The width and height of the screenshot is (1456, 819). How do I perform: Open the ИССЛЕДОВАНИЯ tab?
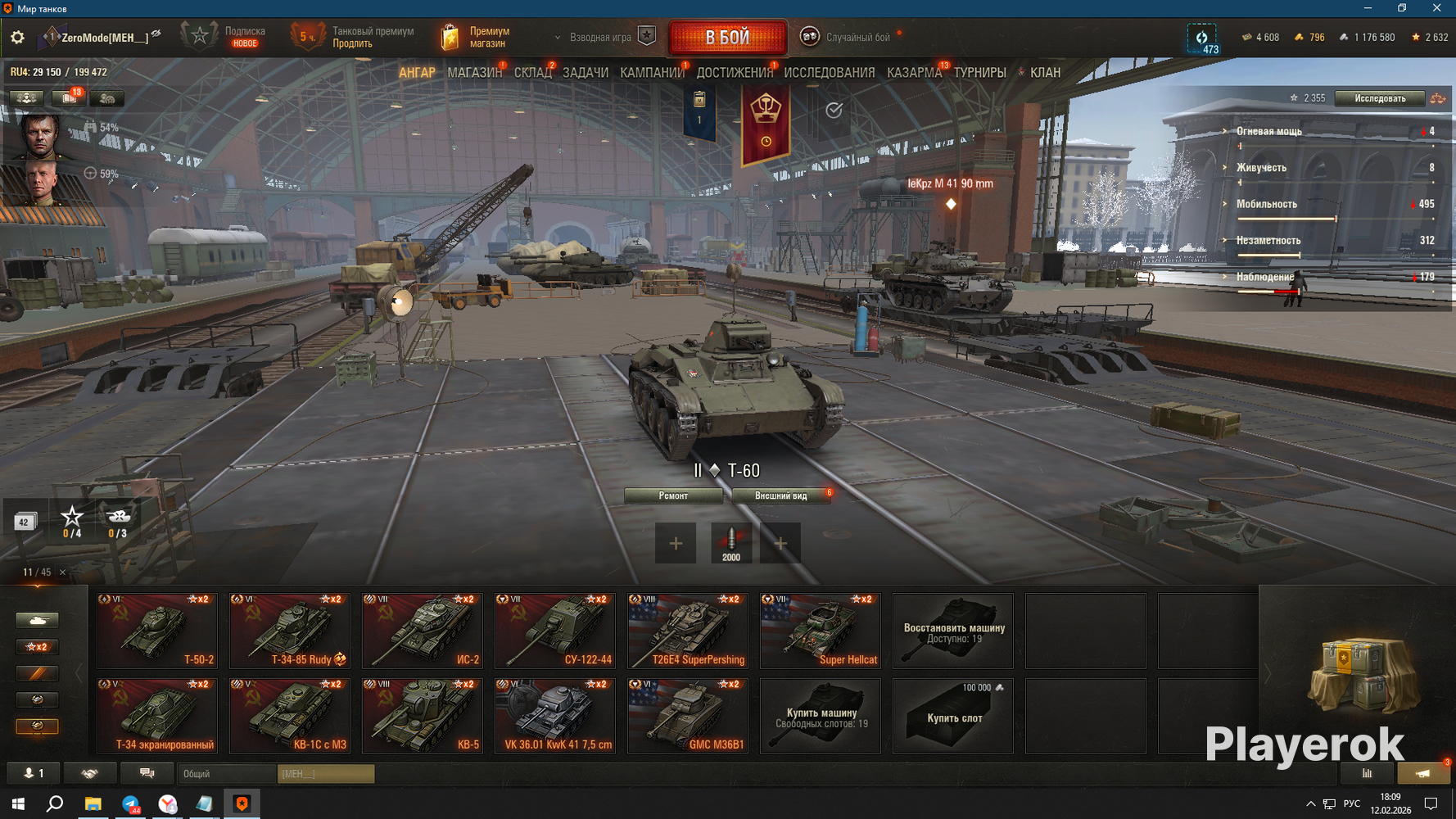point(829,73)
